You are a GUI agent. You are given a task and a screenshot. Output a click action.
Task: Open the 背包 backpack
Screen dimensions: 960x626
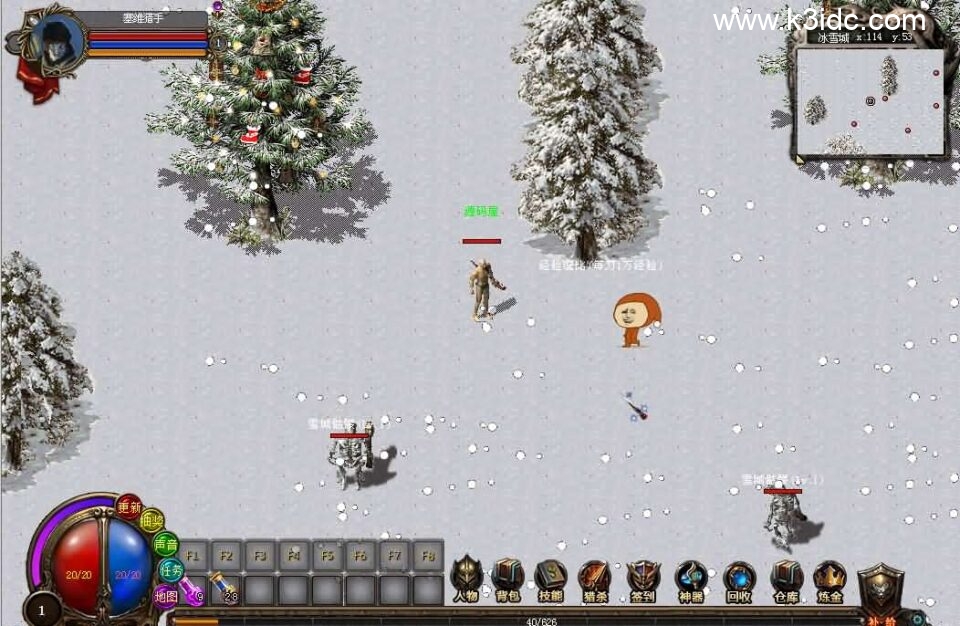[508, 577]
